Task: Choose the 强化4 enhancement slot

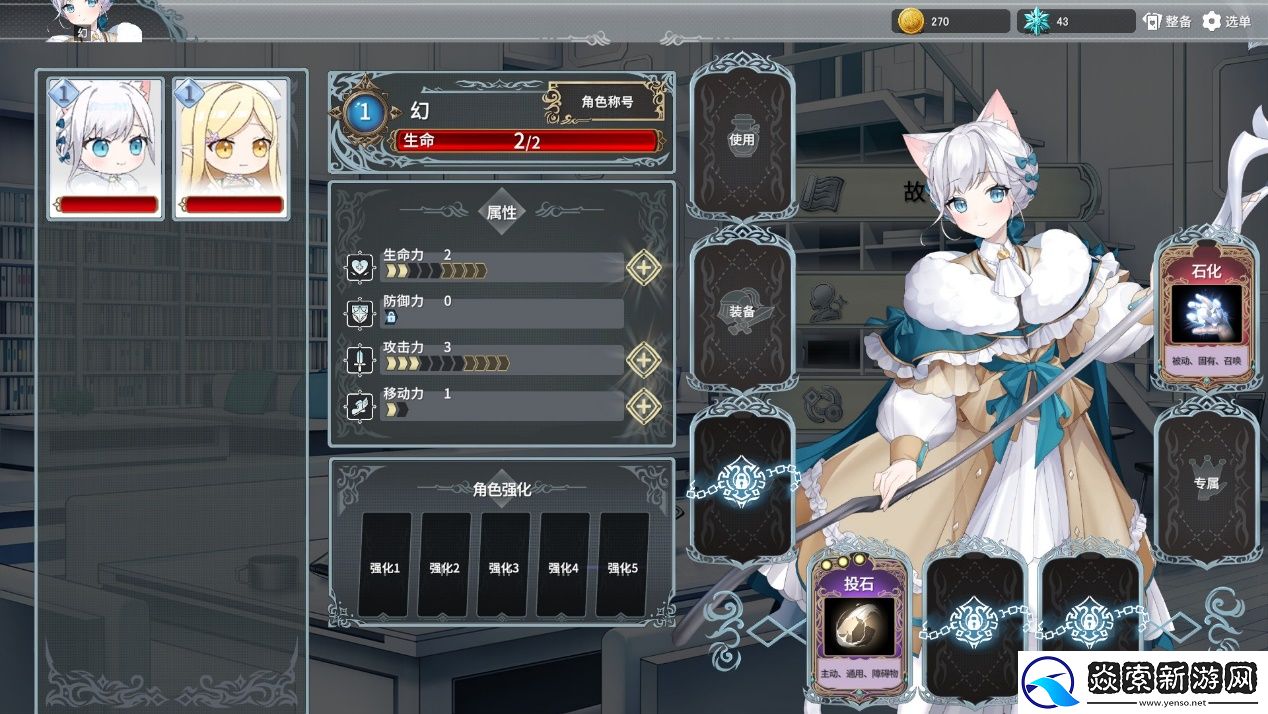Action: (563, 565)
